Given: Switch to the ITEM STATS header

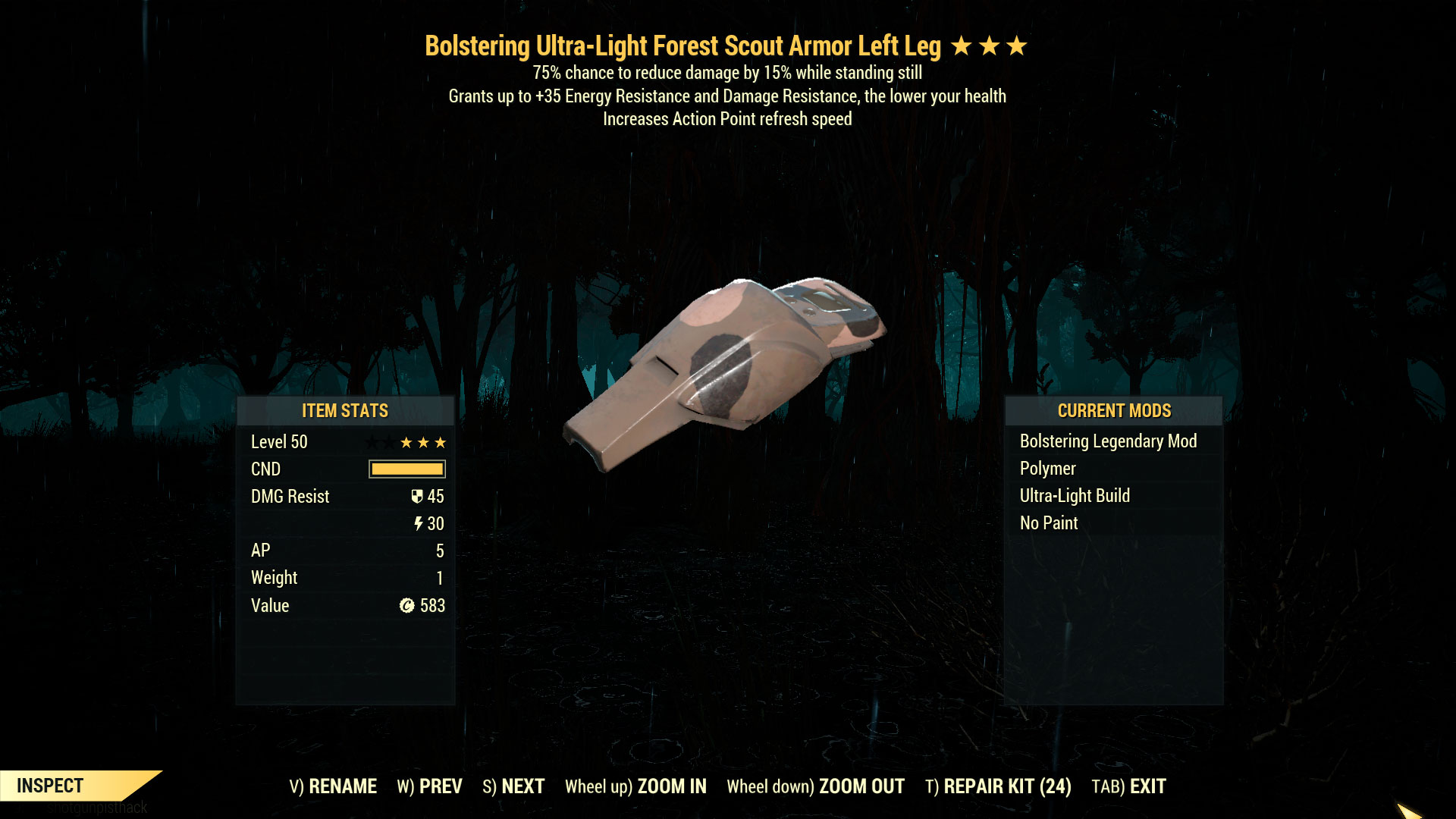Looking at the screenshot, I should [x=344, y=410].
